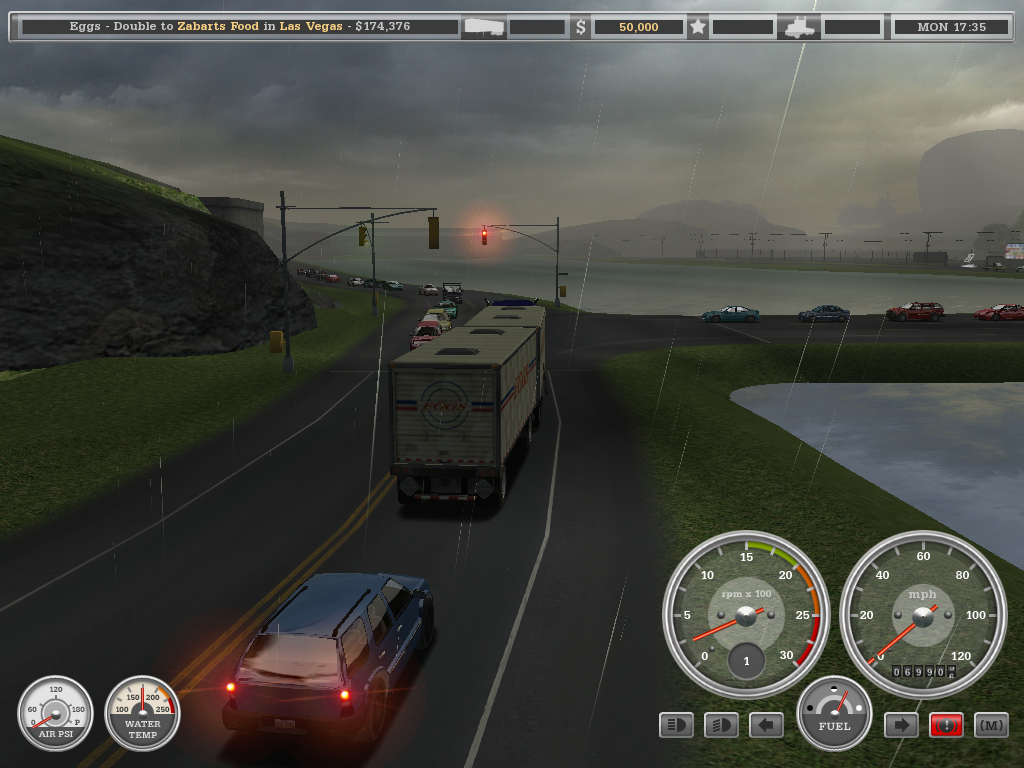
Task: Click the (M) button beside the brake
Action: pyautogui.click(x=991, y=725)
